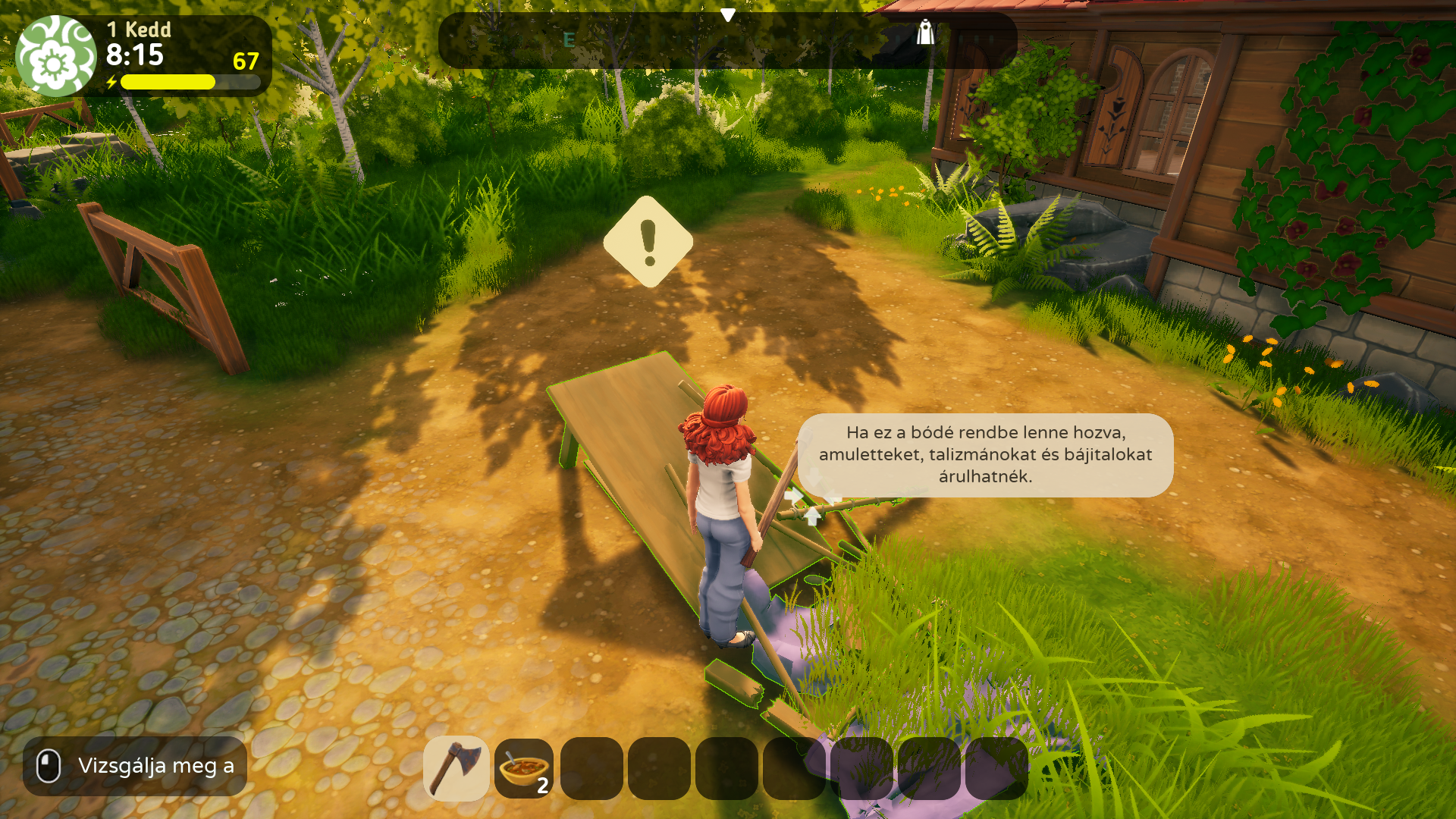Select the soup bowl hotbar slot
1456x819 pixels.
pyautogui.click(x=523, y=768)
